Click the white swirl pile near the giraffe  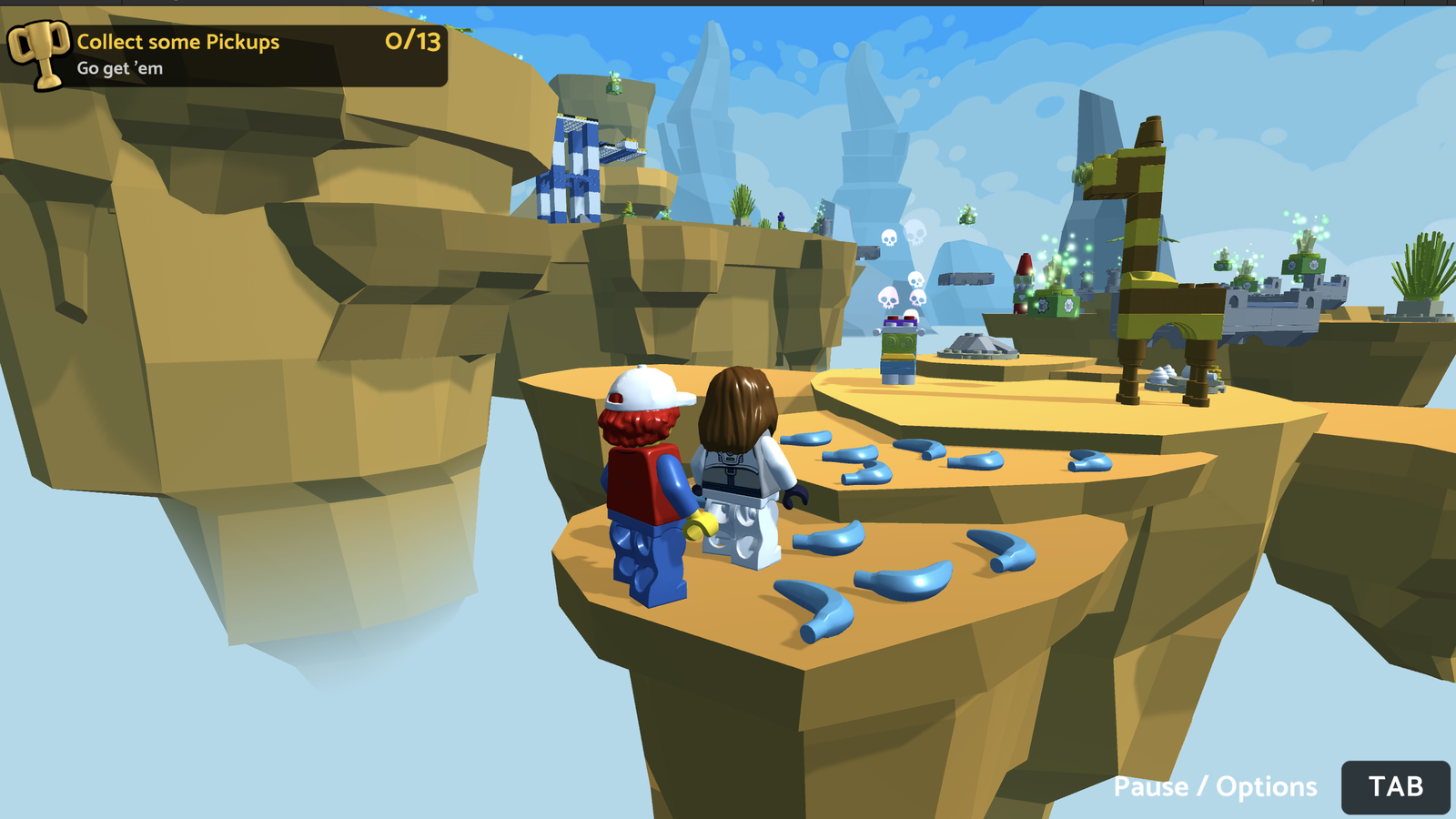pyautogui.click(x=1163, y=371)
